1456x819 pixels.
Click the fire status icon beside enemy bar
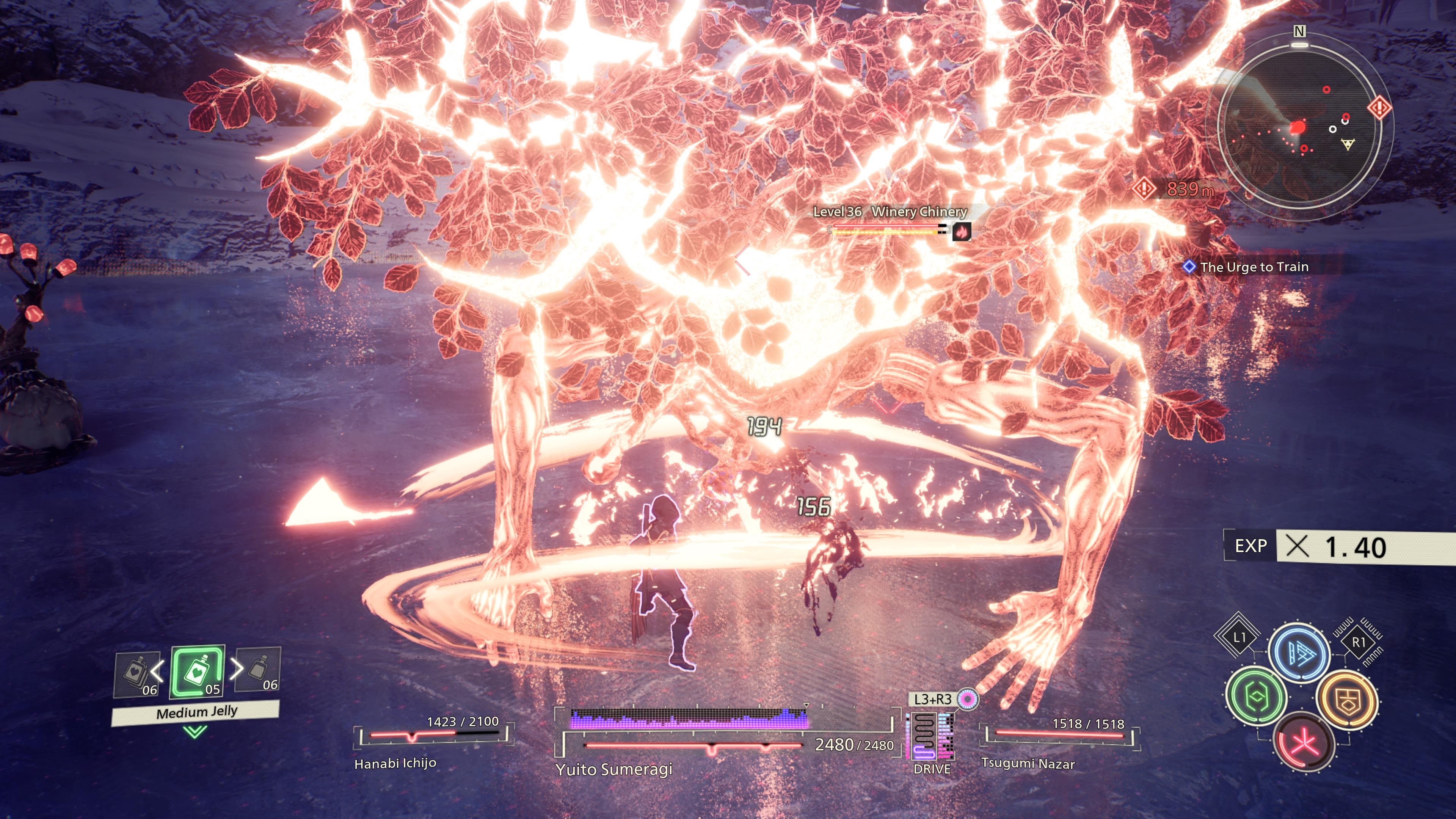[x=962, y=231]
